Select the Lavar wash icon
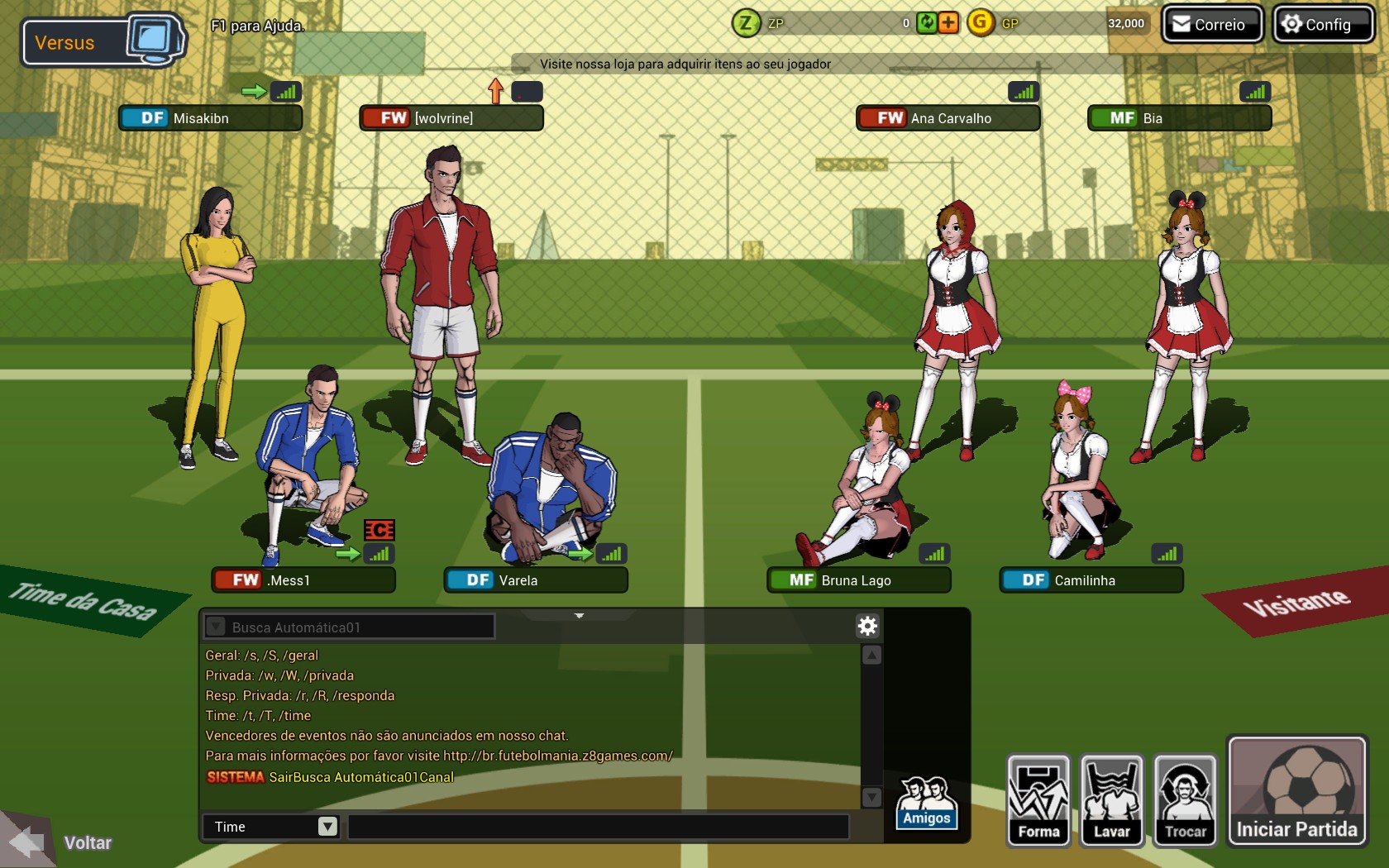Image resolution: width=1389 pixels, height=868 pixels. (x=1112, y=798)
